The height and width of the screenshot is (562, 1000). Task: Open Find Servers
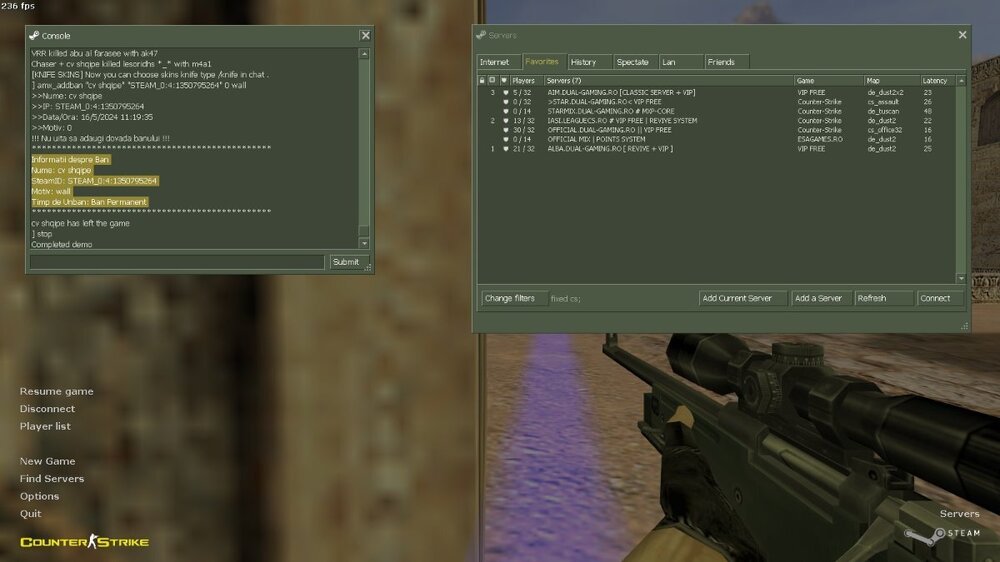[x=52, y=479]
